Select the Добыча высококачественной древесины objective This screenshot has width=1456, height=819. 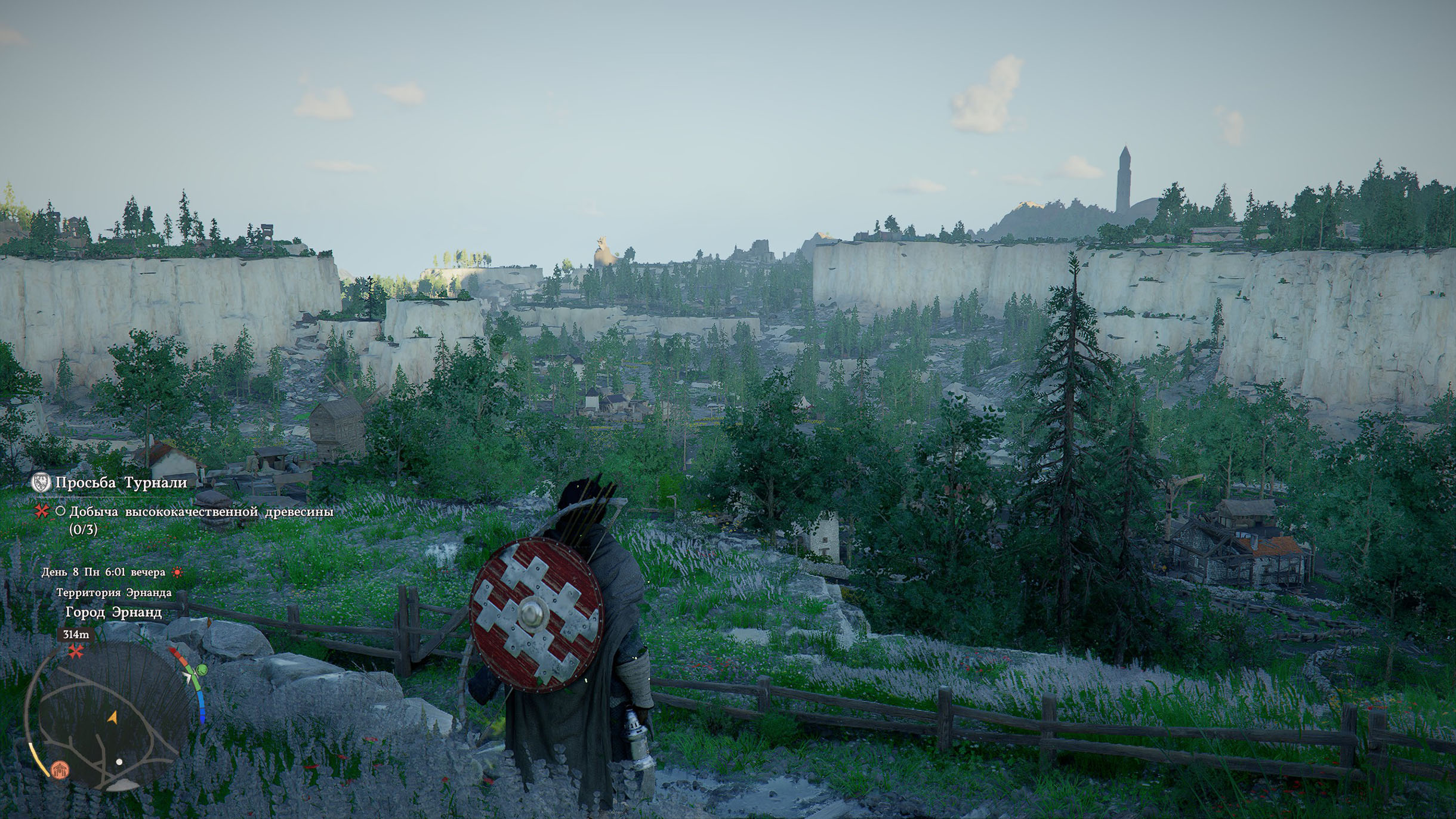(201, 512)
